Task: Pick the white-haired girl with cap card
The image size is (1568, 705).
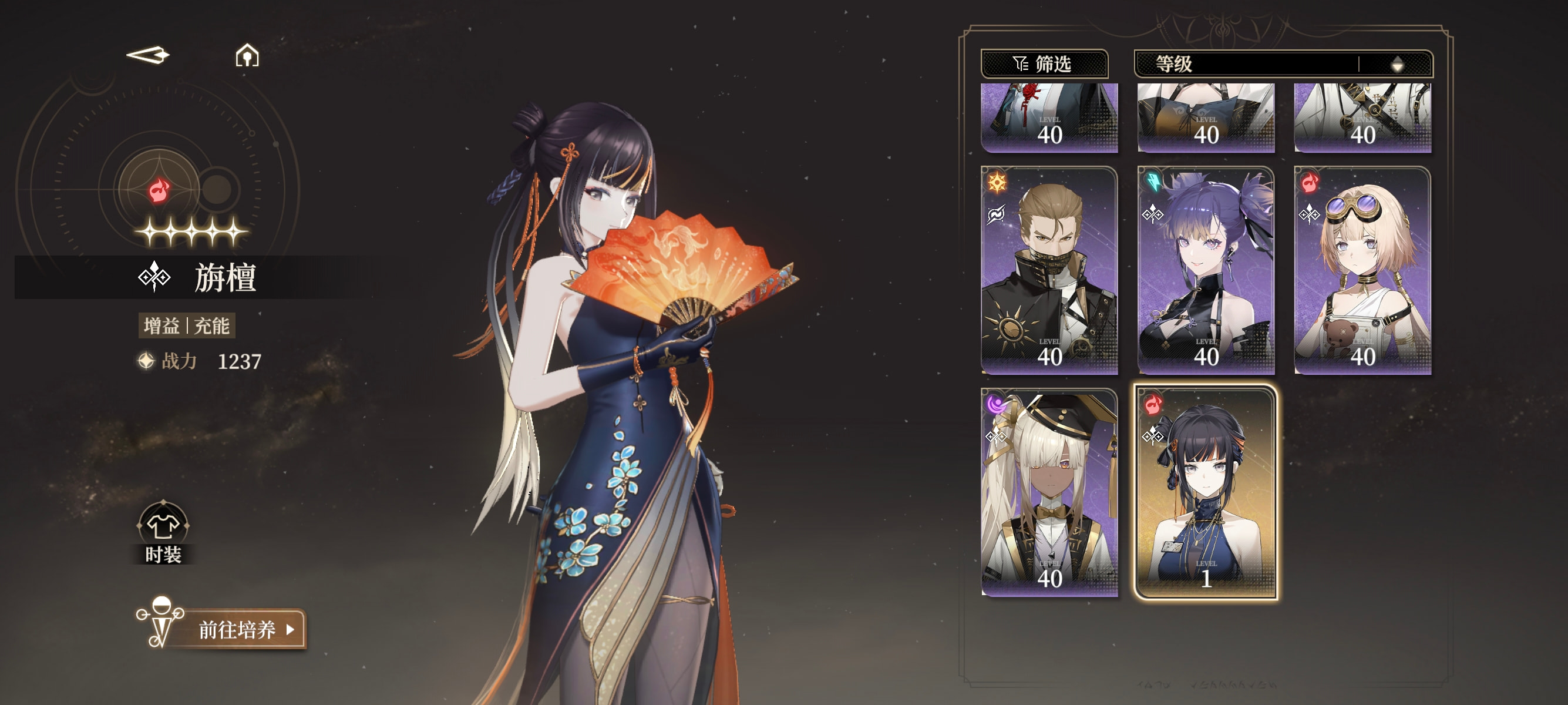Action: click(x=1049, y=492)
